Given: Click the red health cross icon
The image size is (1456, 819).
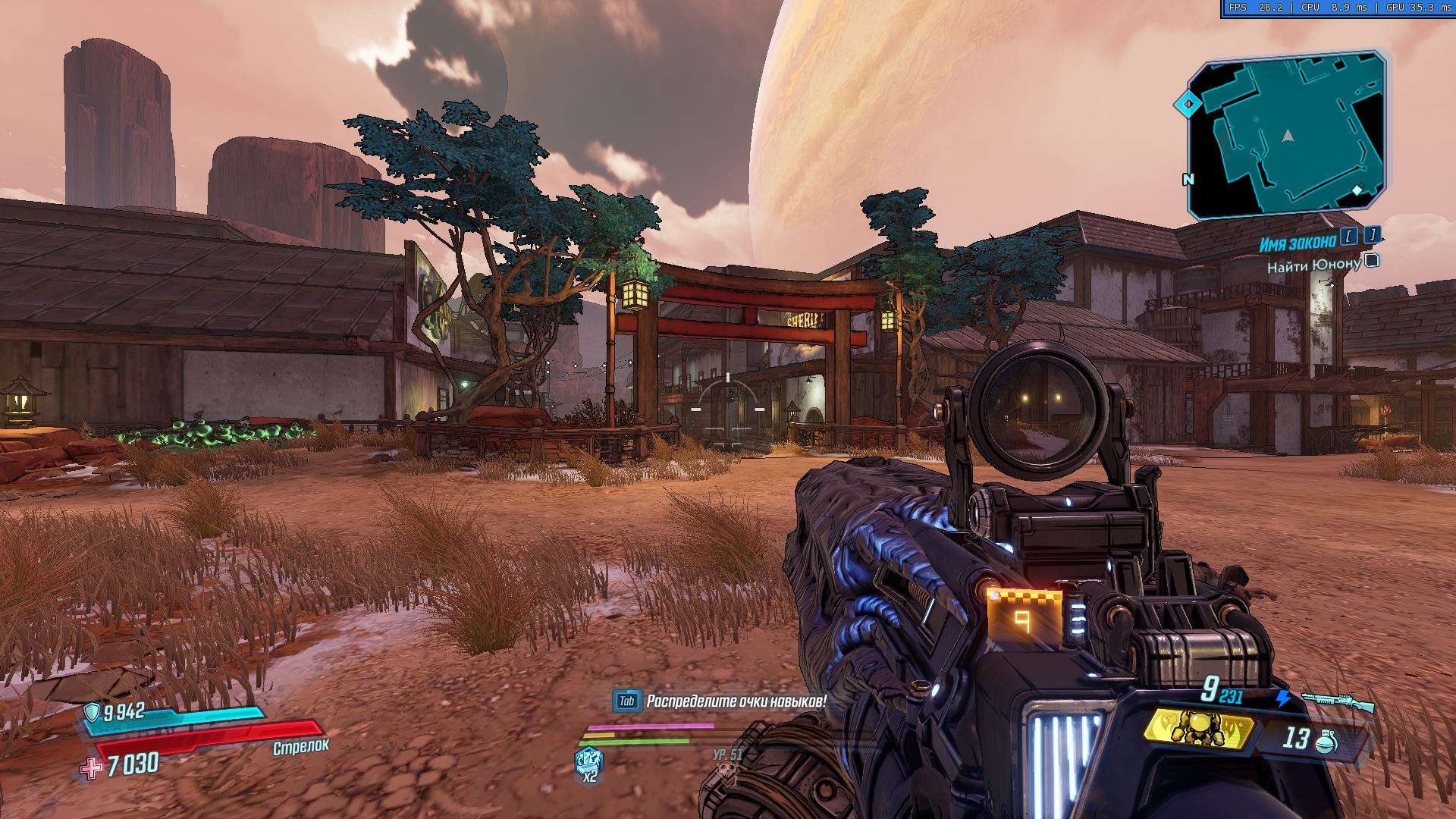Looking at the screenshot, I should [92, 767].
